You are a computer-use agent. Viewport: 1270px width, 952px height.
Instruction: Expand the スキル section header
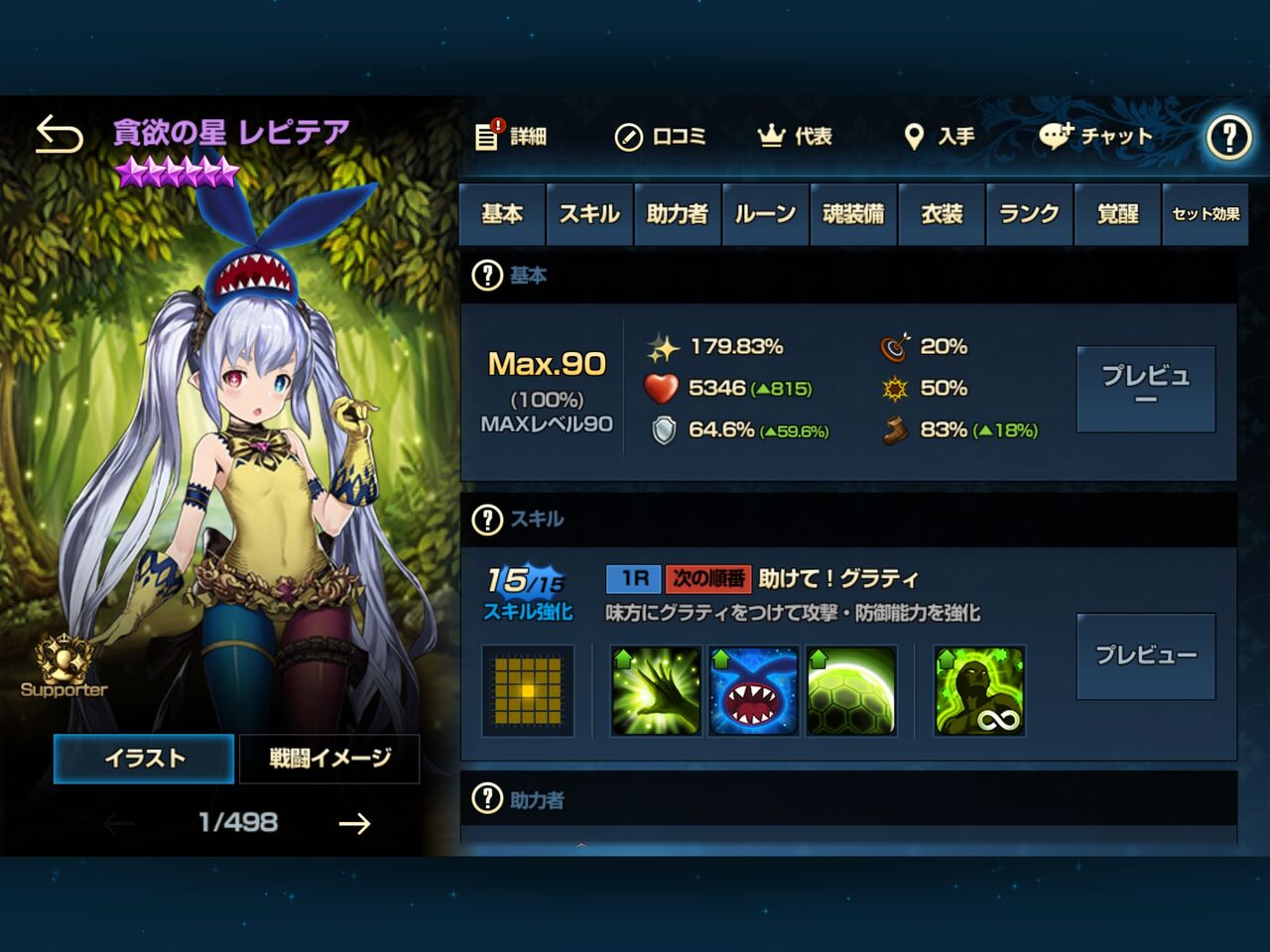487,519
